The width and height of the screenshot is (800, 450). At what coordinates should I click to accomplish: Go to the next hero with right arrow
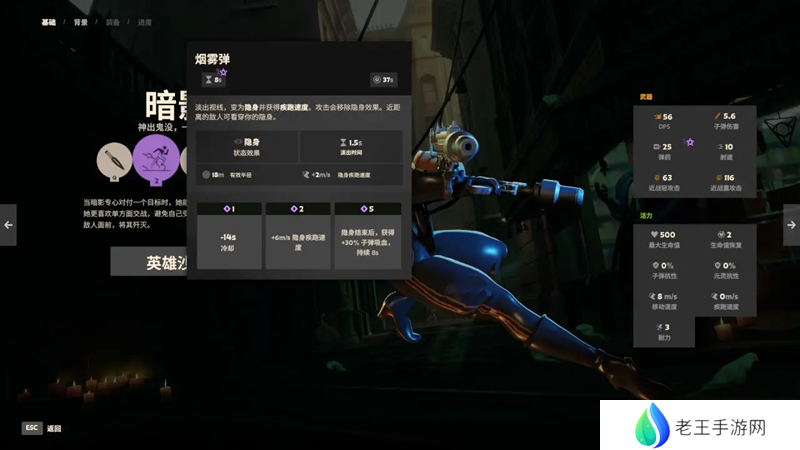[791, 225]
